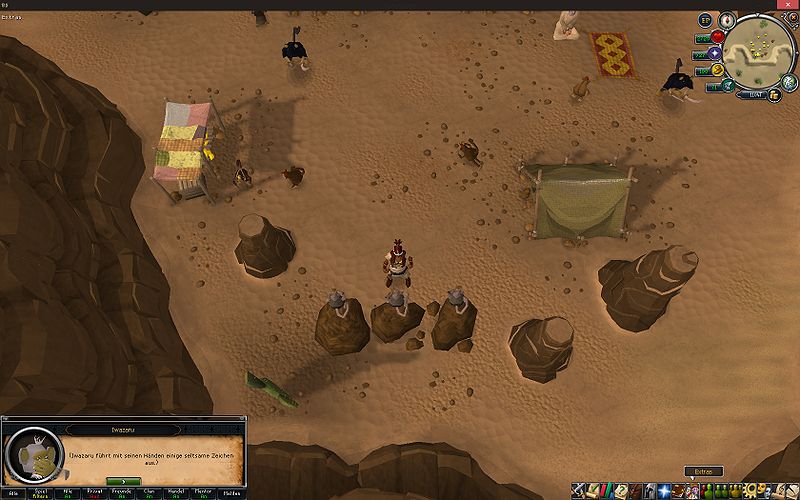Activate the purple prayer orb

(717, 54)
